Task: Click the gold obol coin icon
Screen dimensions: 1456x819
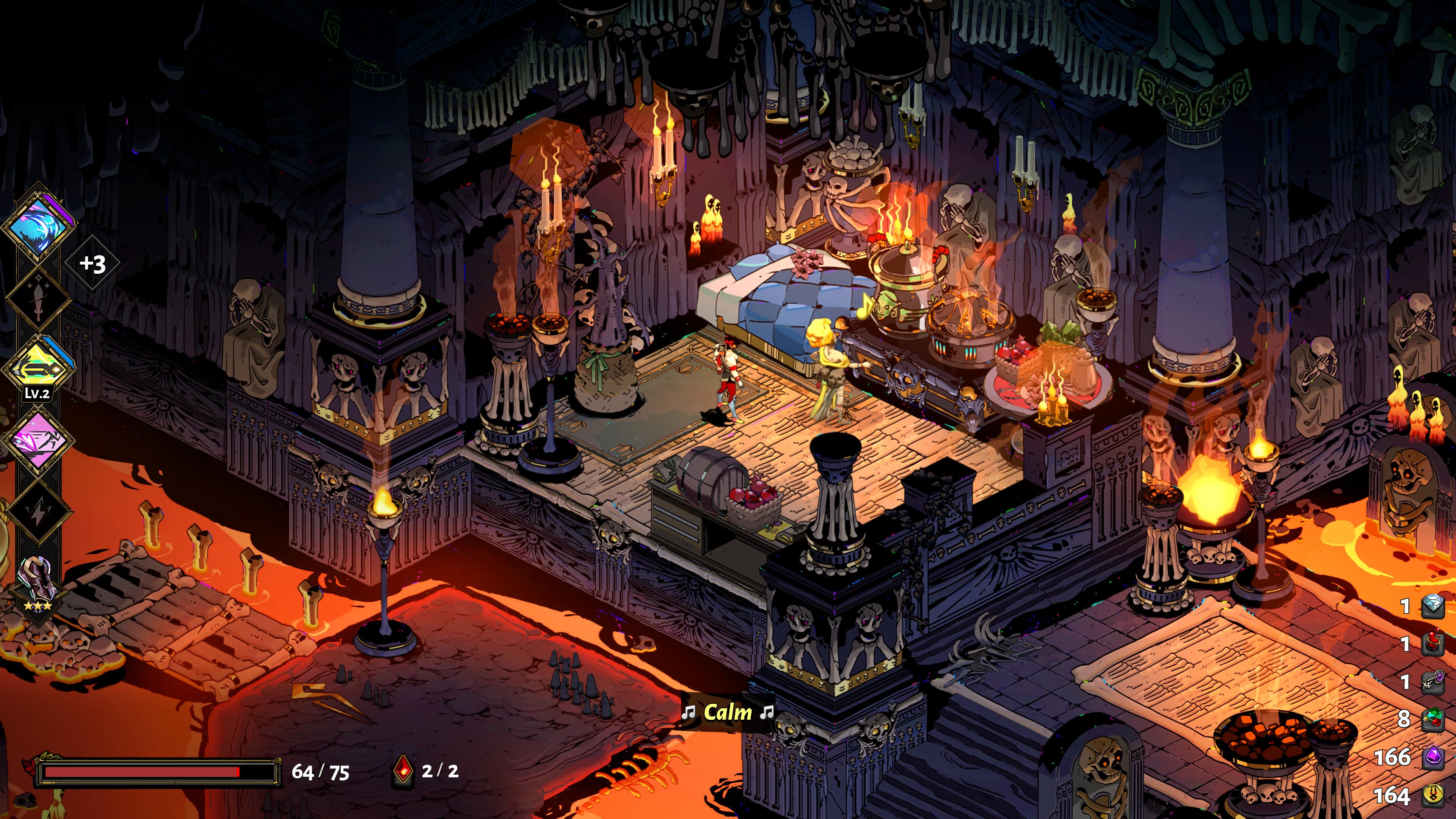Action: coord(1433,795)
